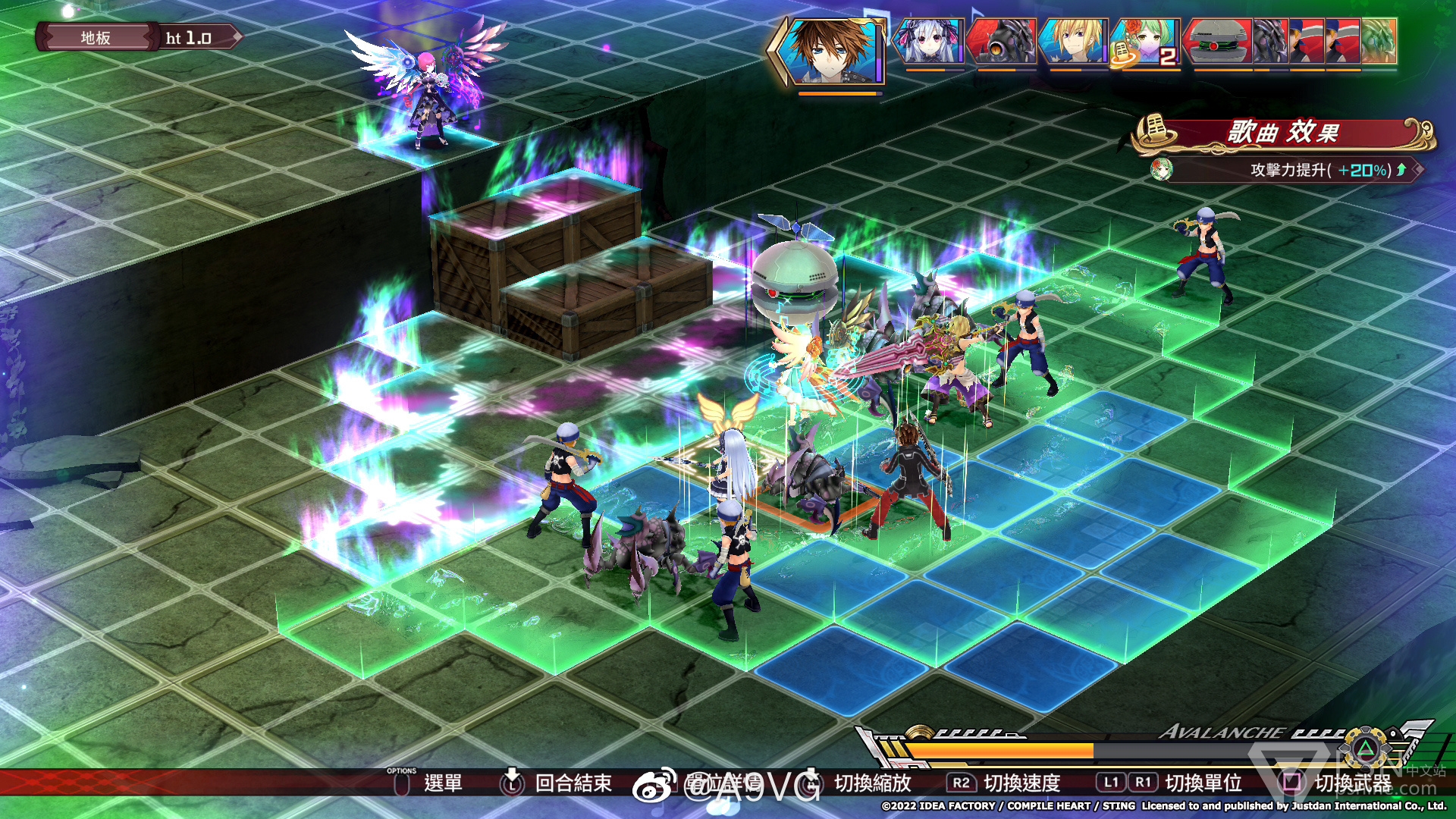Click the dome robot turn-order portrait

tap(1219, 41)
